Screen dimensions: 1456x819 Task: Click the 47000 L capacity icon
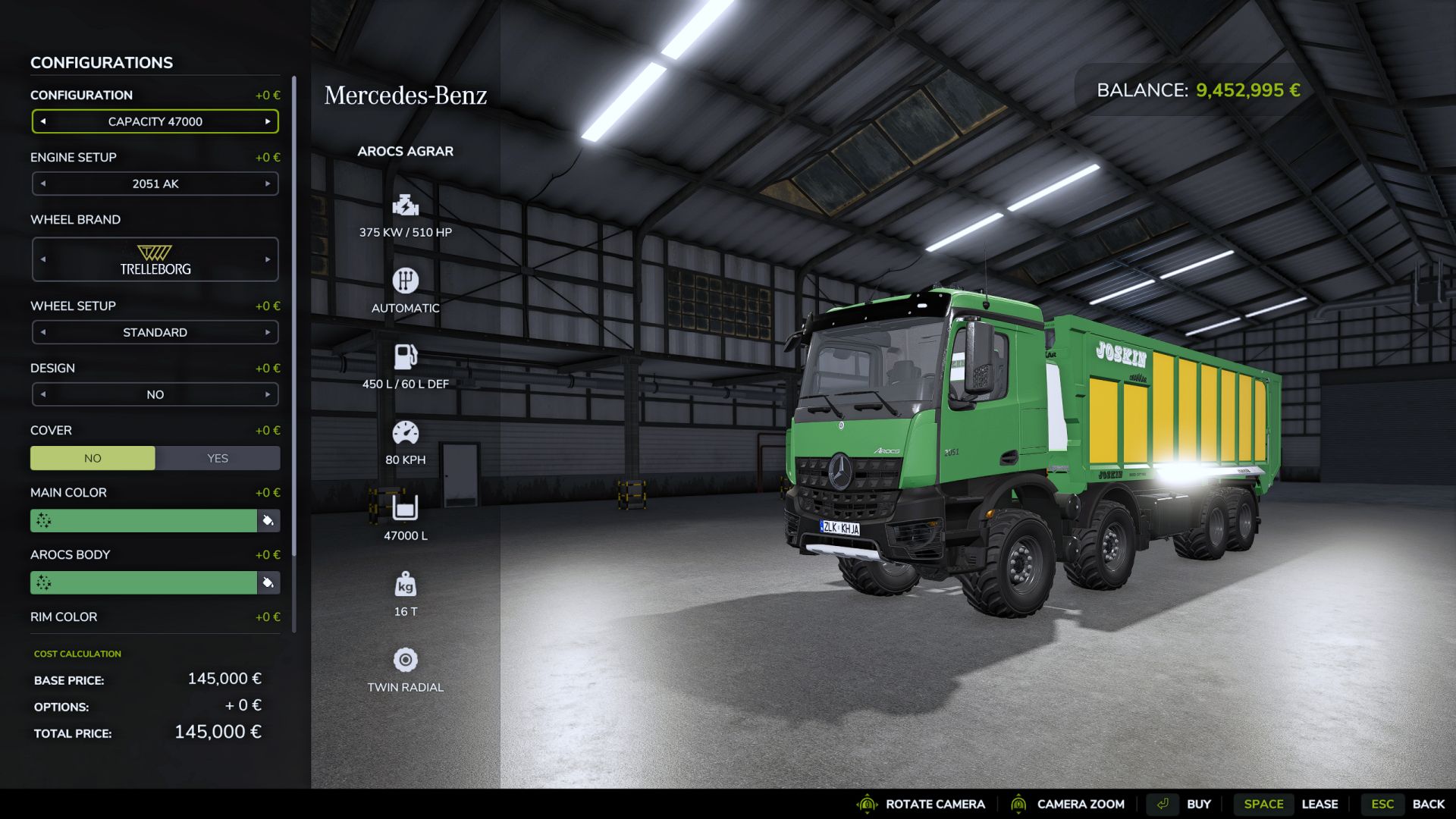pyautogui.click(x=406, y=507)
